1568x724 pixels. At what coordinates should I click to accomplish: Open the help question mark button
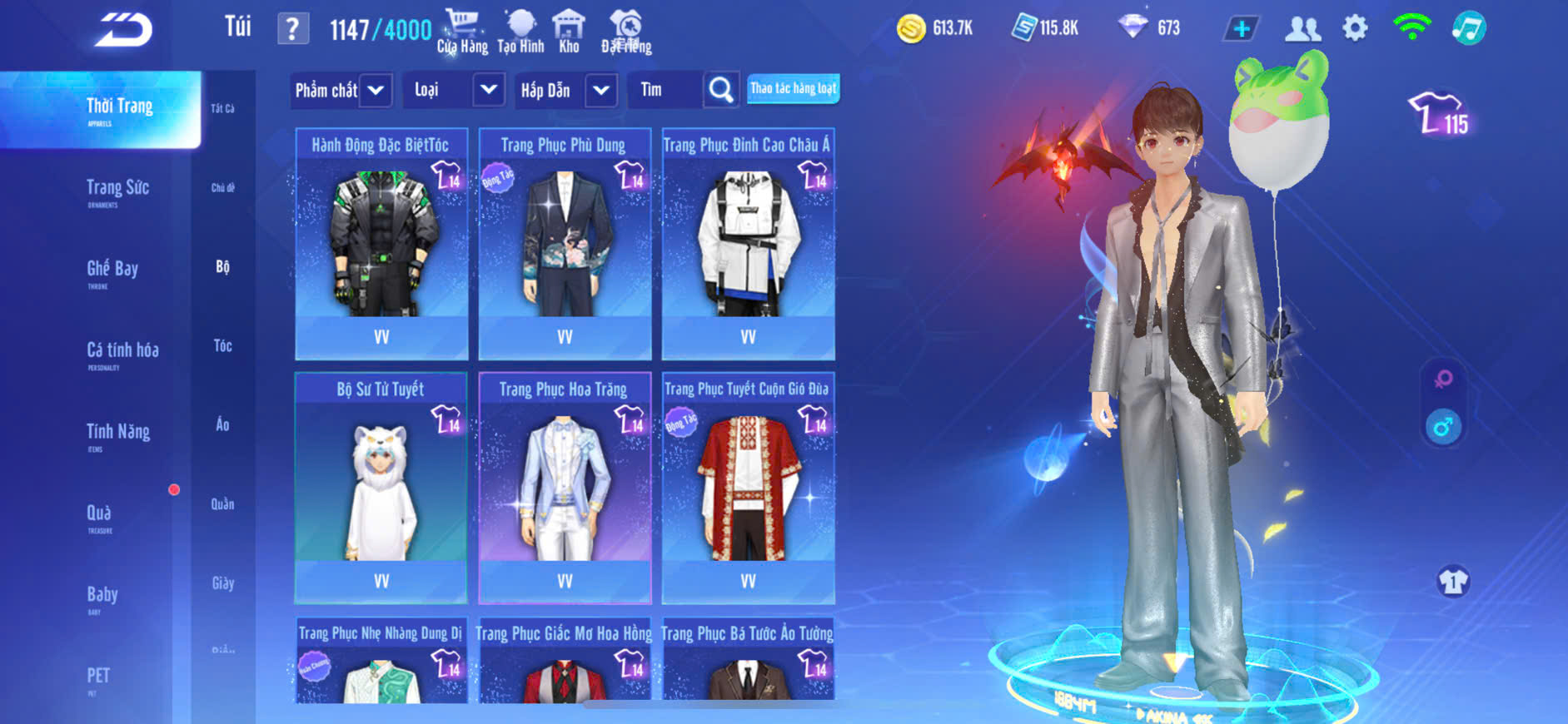(x=292, y=29)
